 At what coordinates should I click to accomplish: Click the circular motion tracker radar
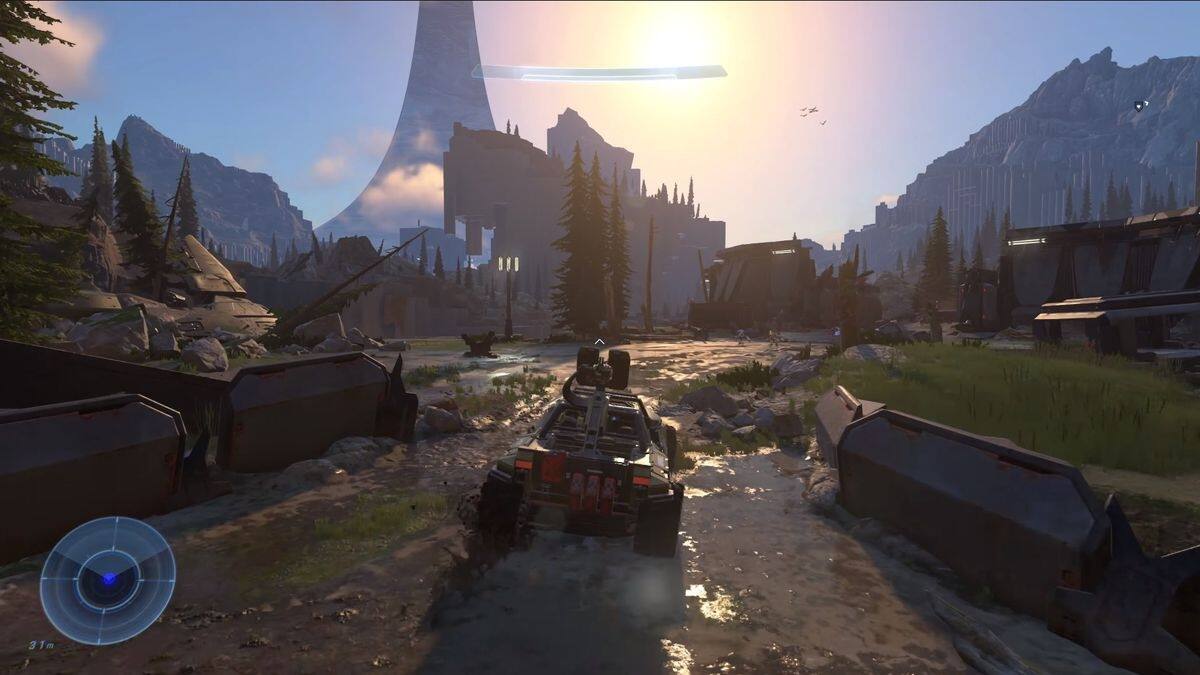click(x=108, y=580)
